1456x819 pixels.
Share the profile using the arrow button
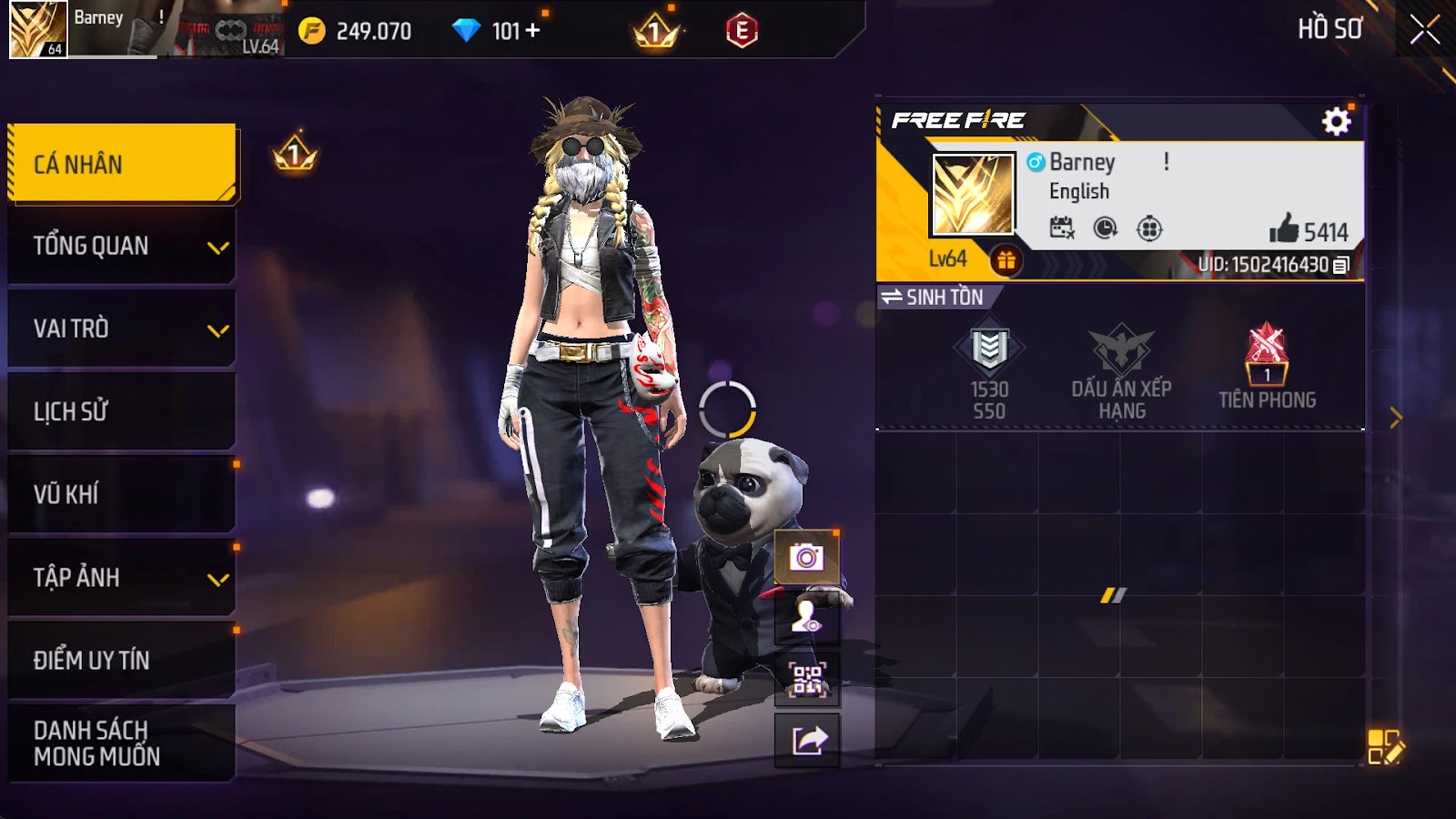point(806,741)
